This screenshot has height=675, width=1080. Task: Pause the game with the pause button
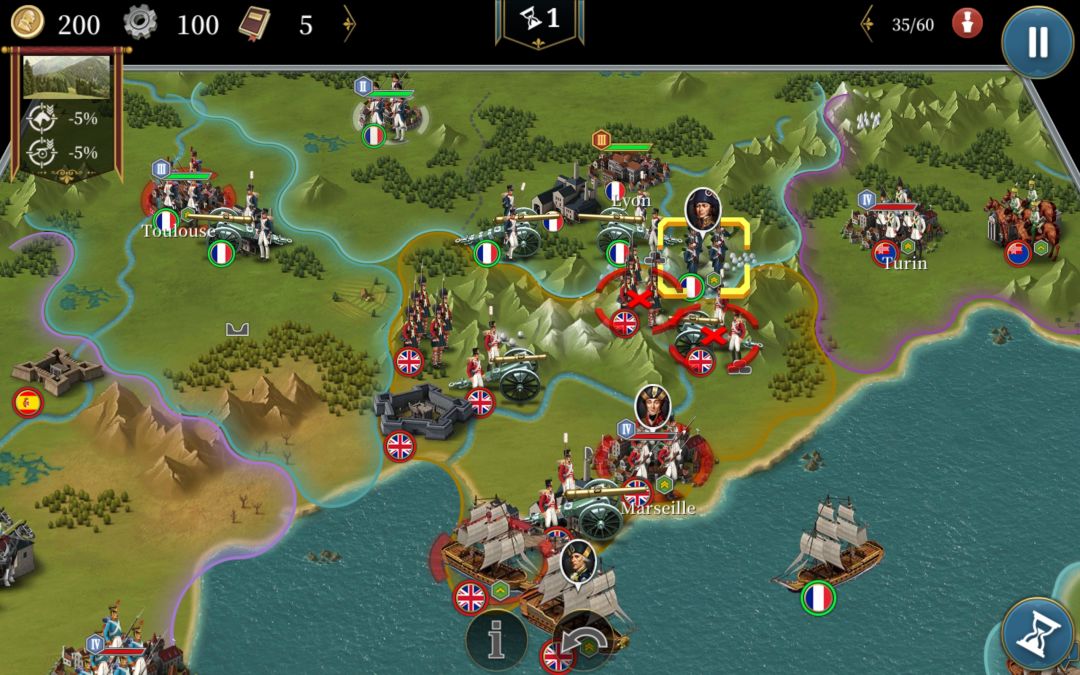click(1037, 42)
